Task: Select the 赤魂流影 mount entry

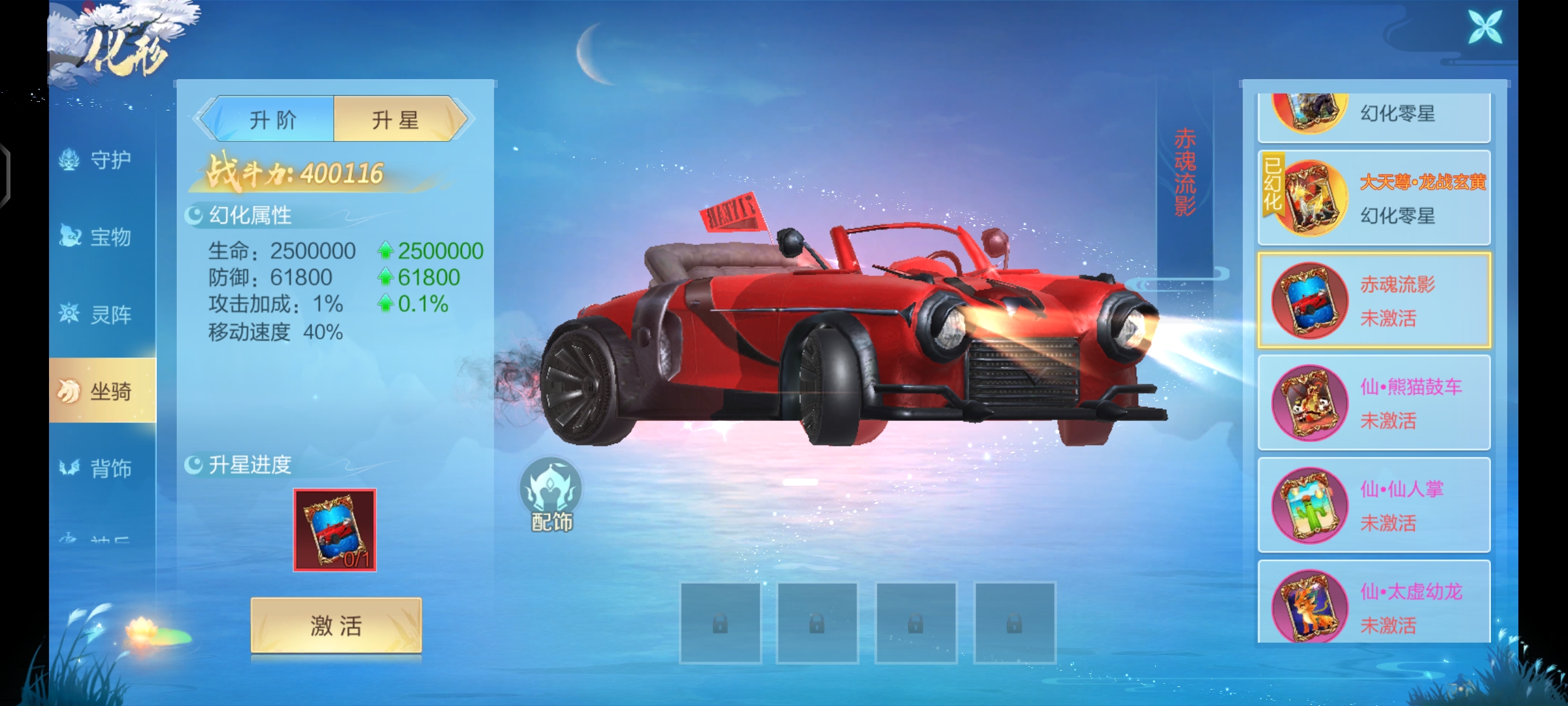Action: 1373,300
